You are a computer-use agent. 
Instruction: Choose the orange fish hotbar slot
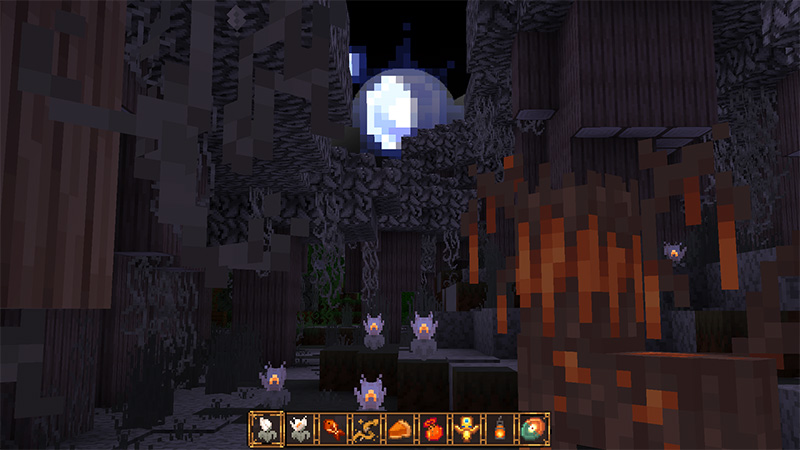332,429
